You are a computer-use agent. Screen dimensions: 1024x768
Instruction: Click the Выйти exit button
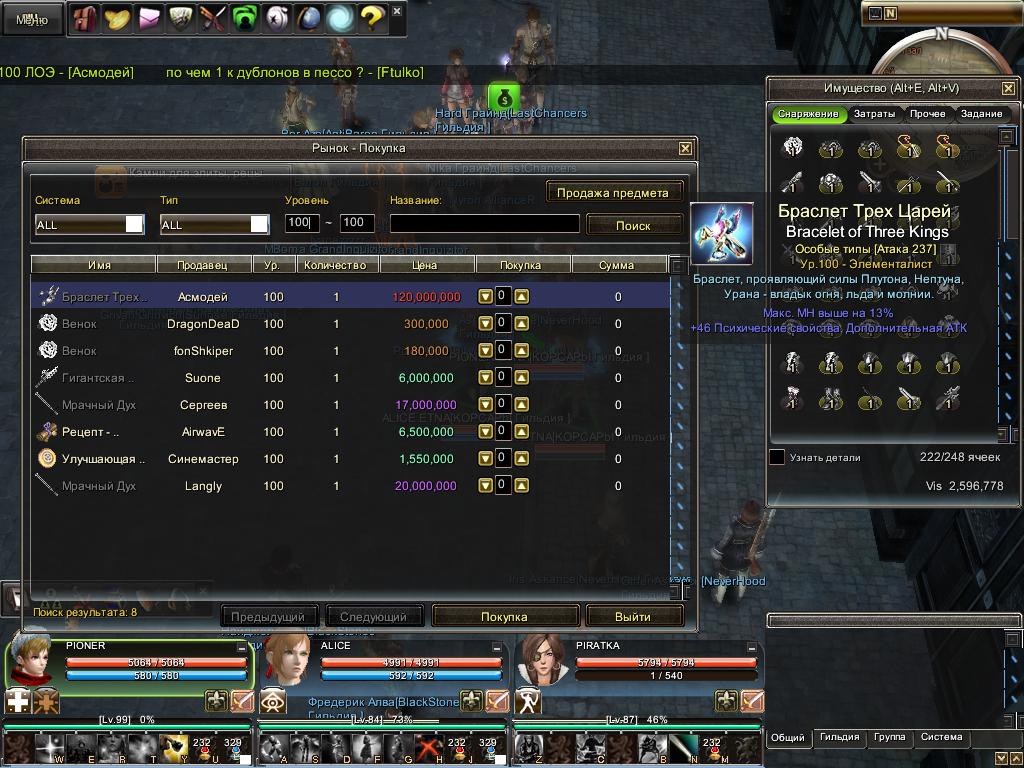[x=633, y=616]
